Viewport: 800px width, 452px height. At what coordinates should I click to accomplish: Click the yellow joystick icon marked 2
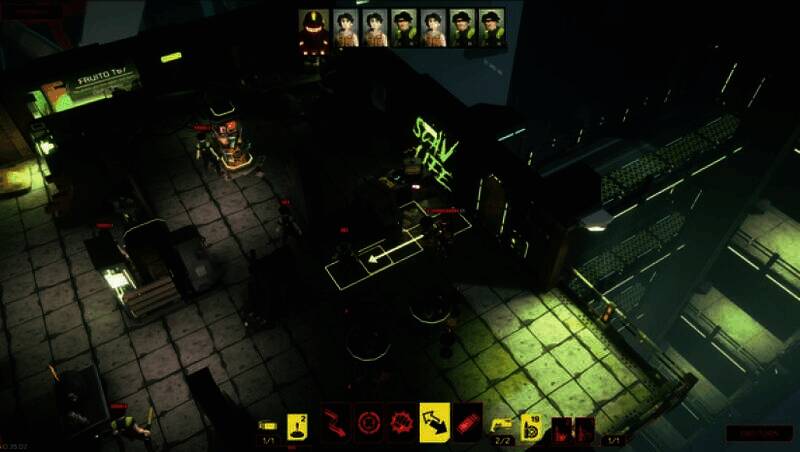tap(297, 426)
